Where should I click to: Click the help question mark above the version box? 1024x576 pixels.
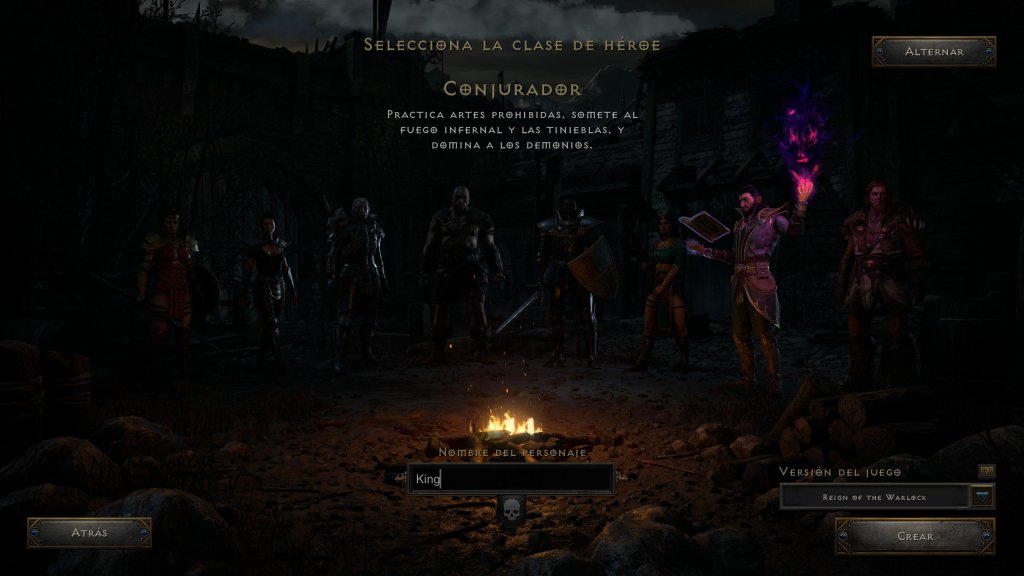click(986, 471)
